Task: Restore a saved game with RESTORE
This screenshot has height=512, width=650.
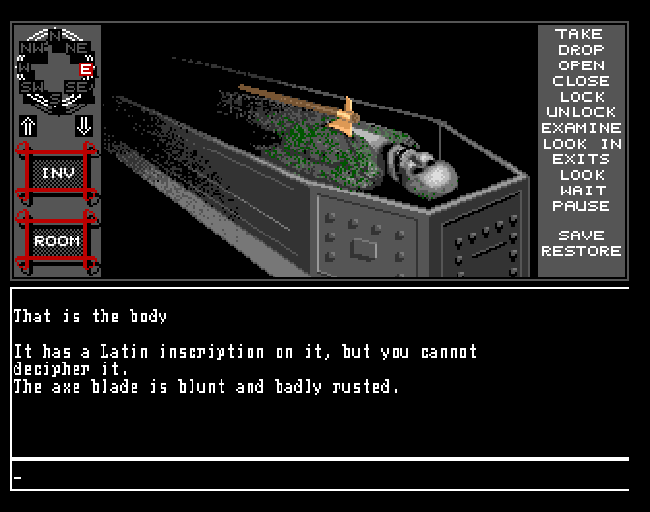Action: [580, 251]
